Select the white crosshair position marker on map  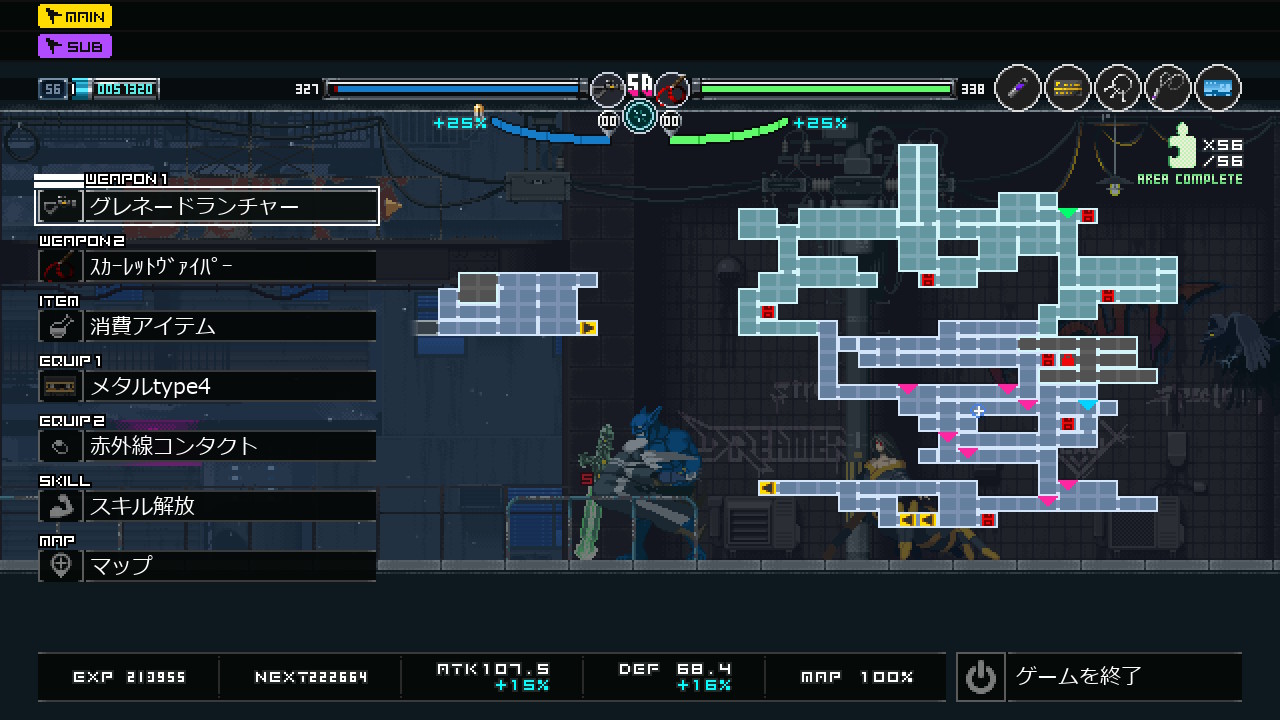[979, 411]
